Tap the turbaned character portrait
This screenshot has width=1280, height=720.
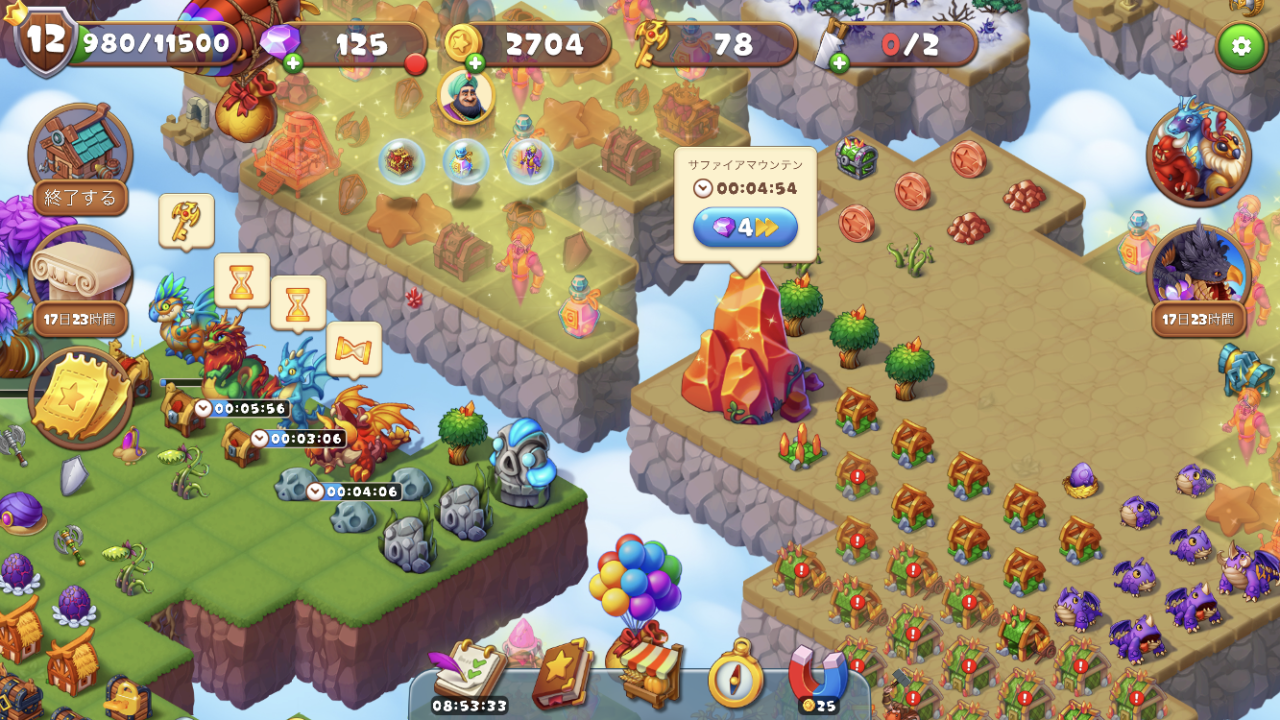click(x=466, y=95)
